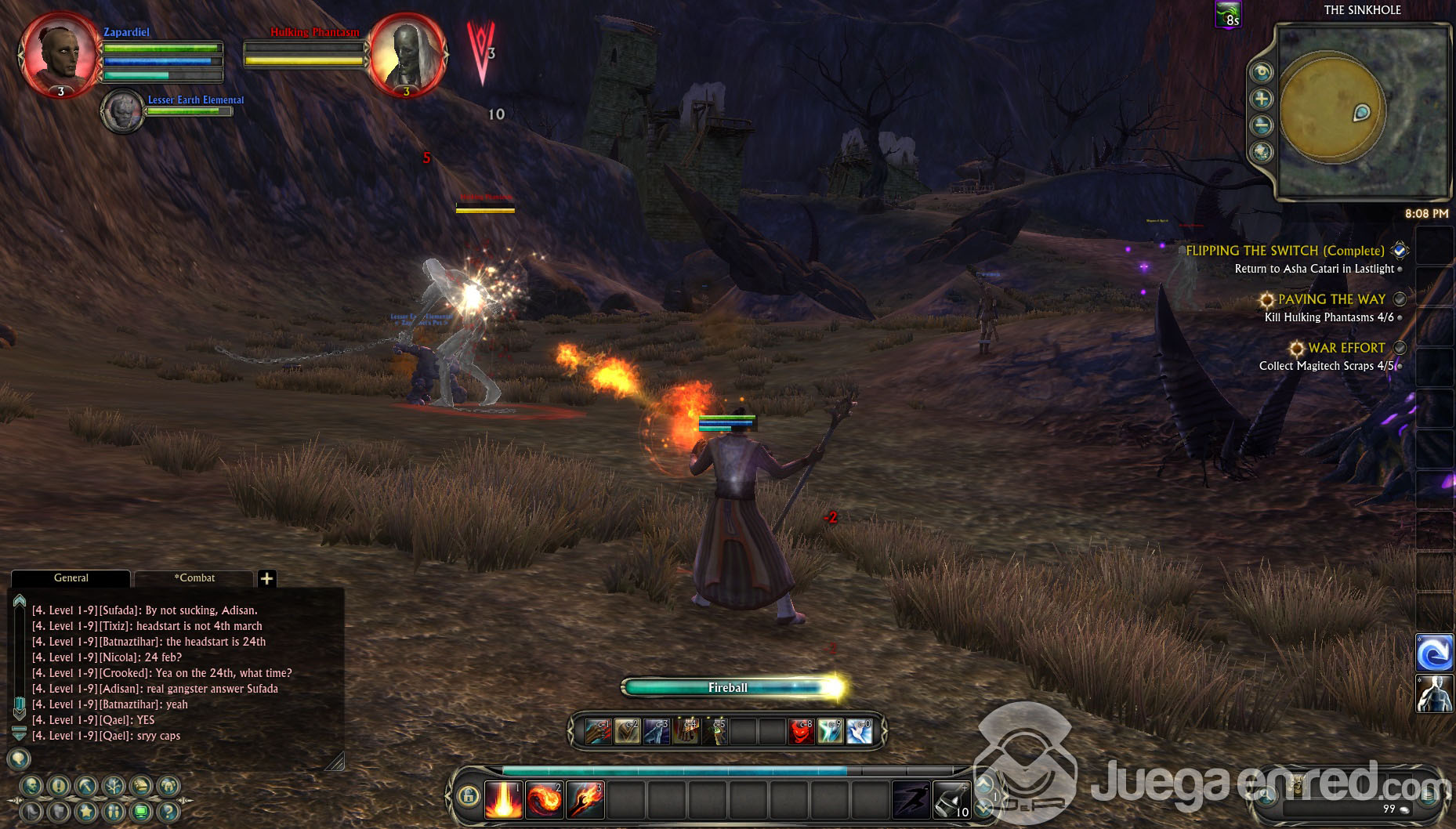
Task: Select the red demon face pet ability
Action: [x=801, y=731]
